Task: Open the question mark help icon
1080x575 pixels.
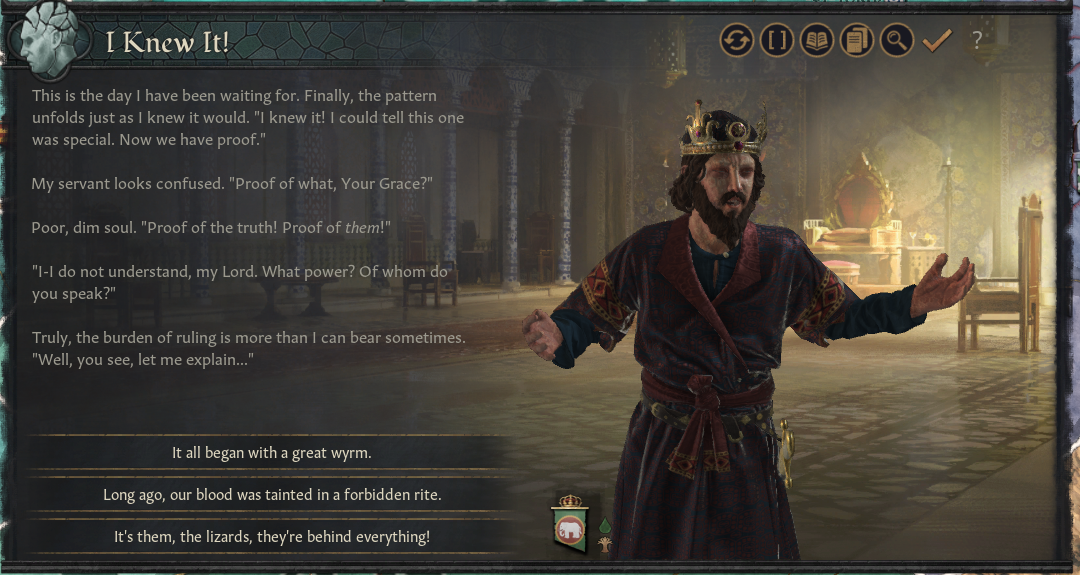Action: 977,41
